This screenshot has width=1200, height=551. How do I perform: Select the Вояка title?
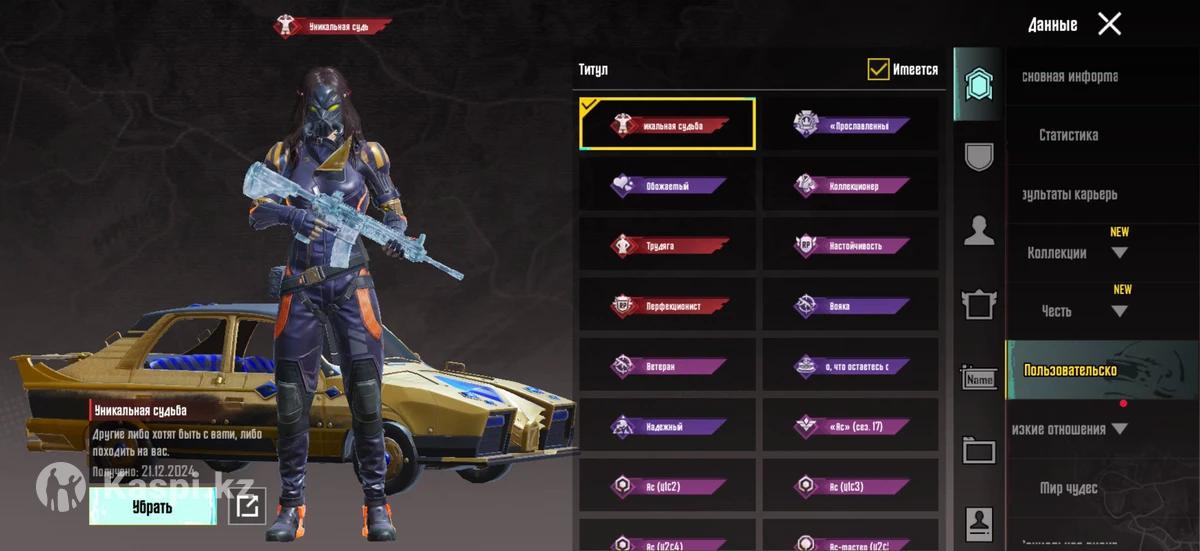851,306
